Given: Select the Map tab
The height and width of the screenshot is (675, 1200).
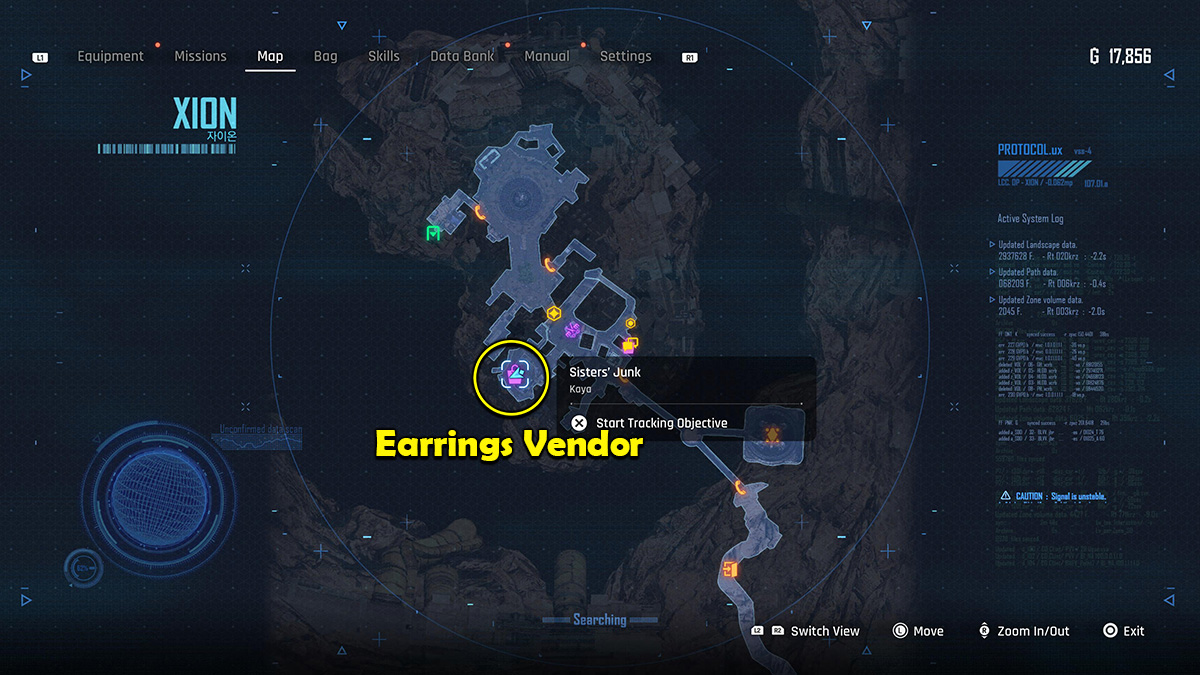Looking at the screenshot, I should coord(270,57).
